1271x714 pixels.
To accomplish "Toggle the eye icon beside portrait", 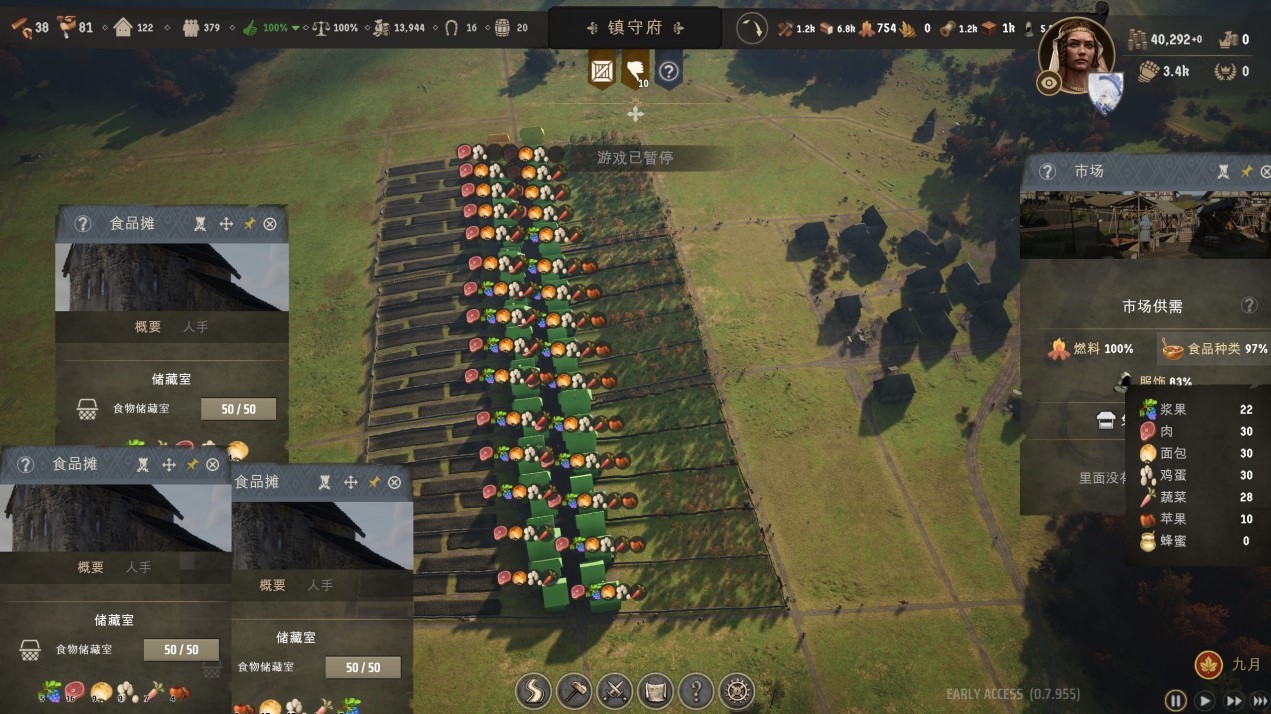I will tap(1049, 83).
